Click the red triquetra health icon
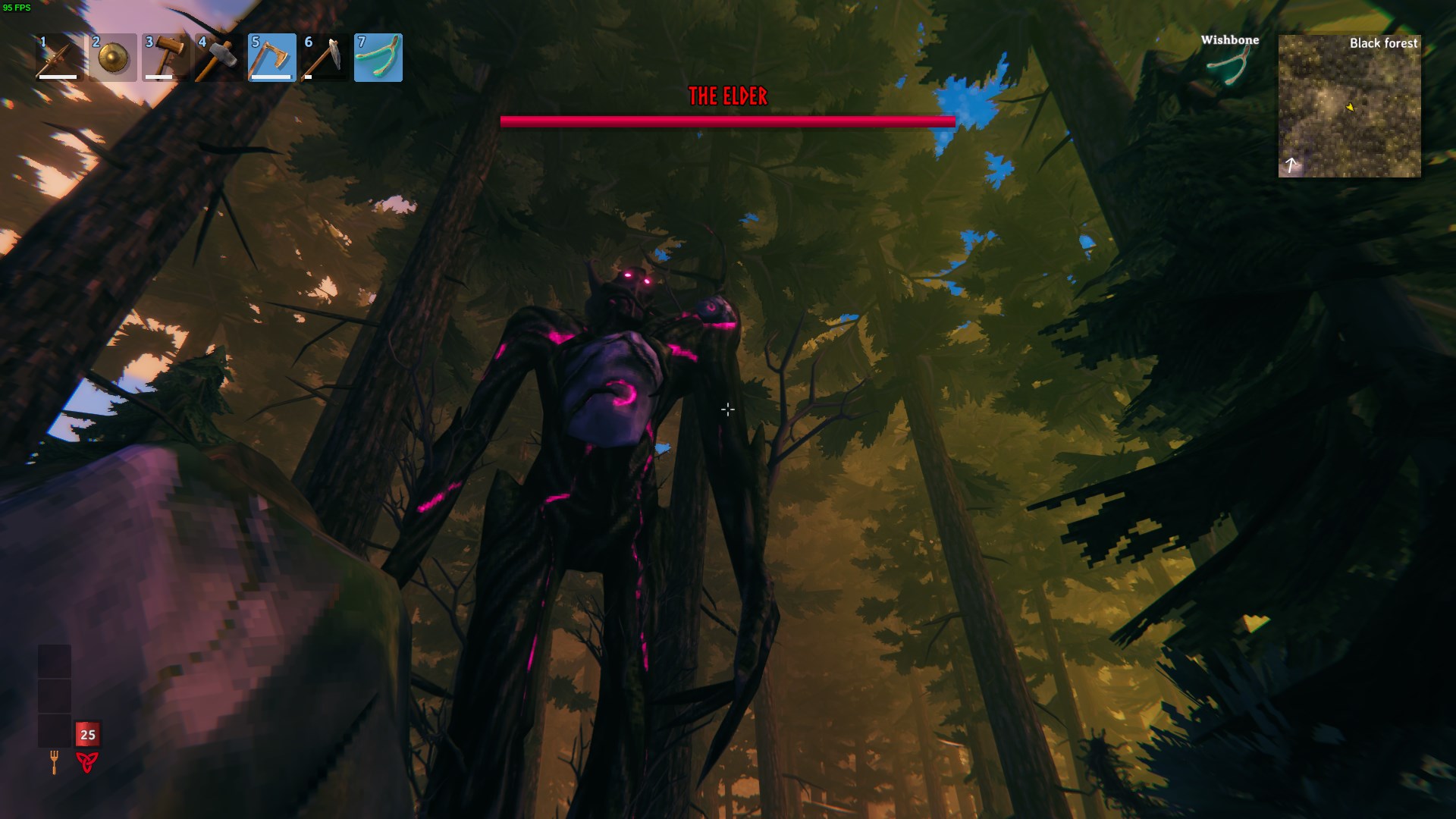1456x819 pixels. point(87,761)
